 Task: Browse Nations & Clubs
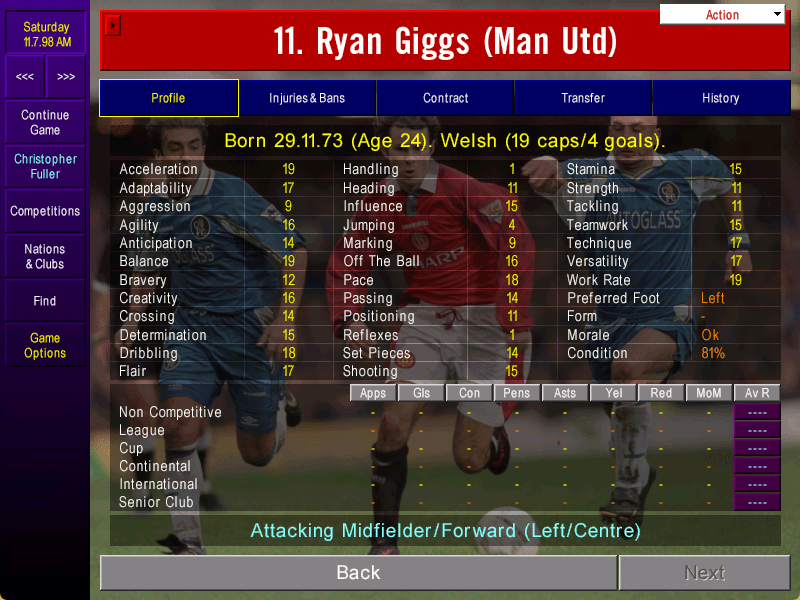tap(45, 256)
